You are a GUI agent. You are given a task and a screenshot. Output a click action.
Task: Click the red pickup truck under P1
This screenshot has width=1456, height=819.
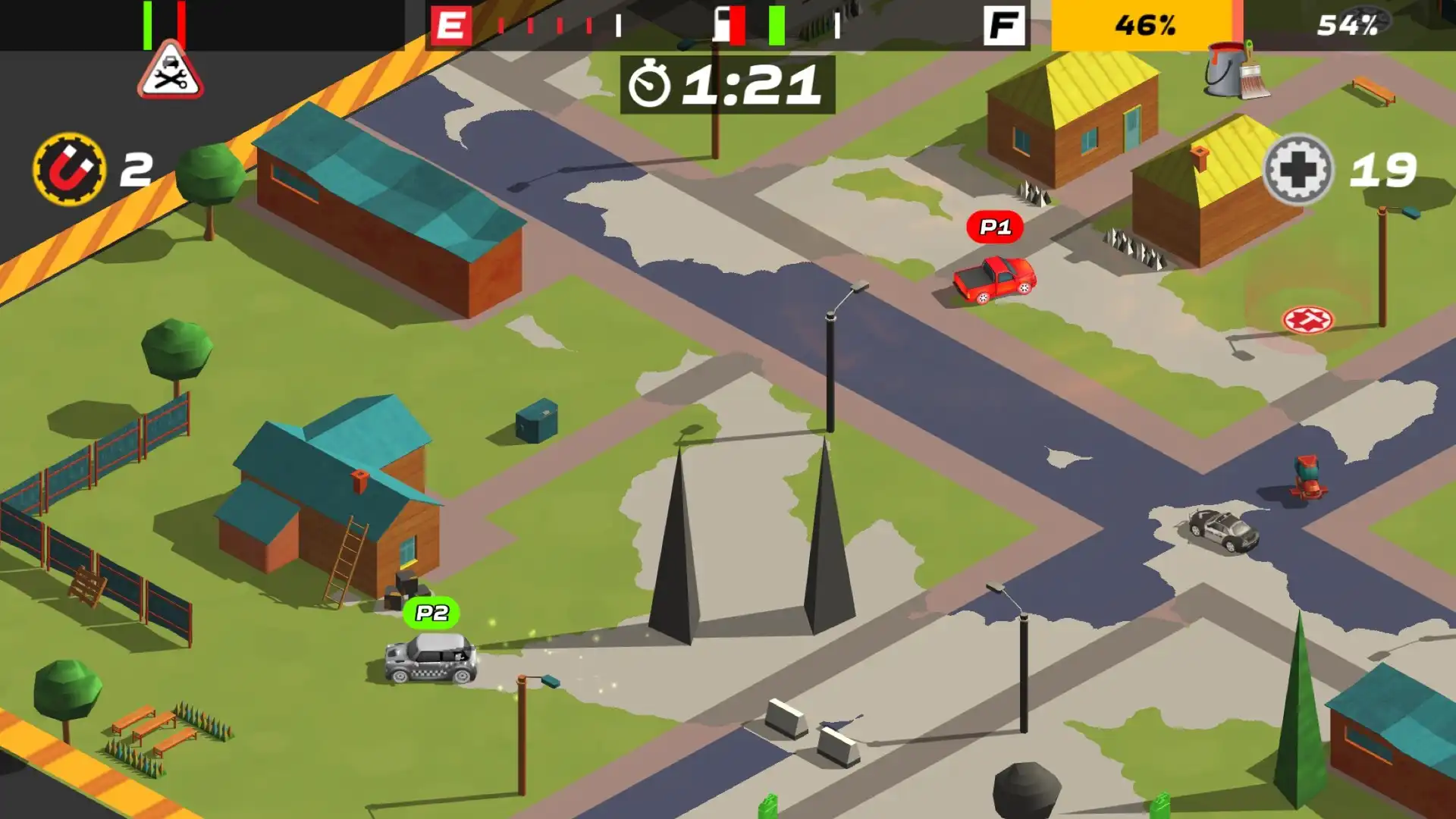pos(993,281)
